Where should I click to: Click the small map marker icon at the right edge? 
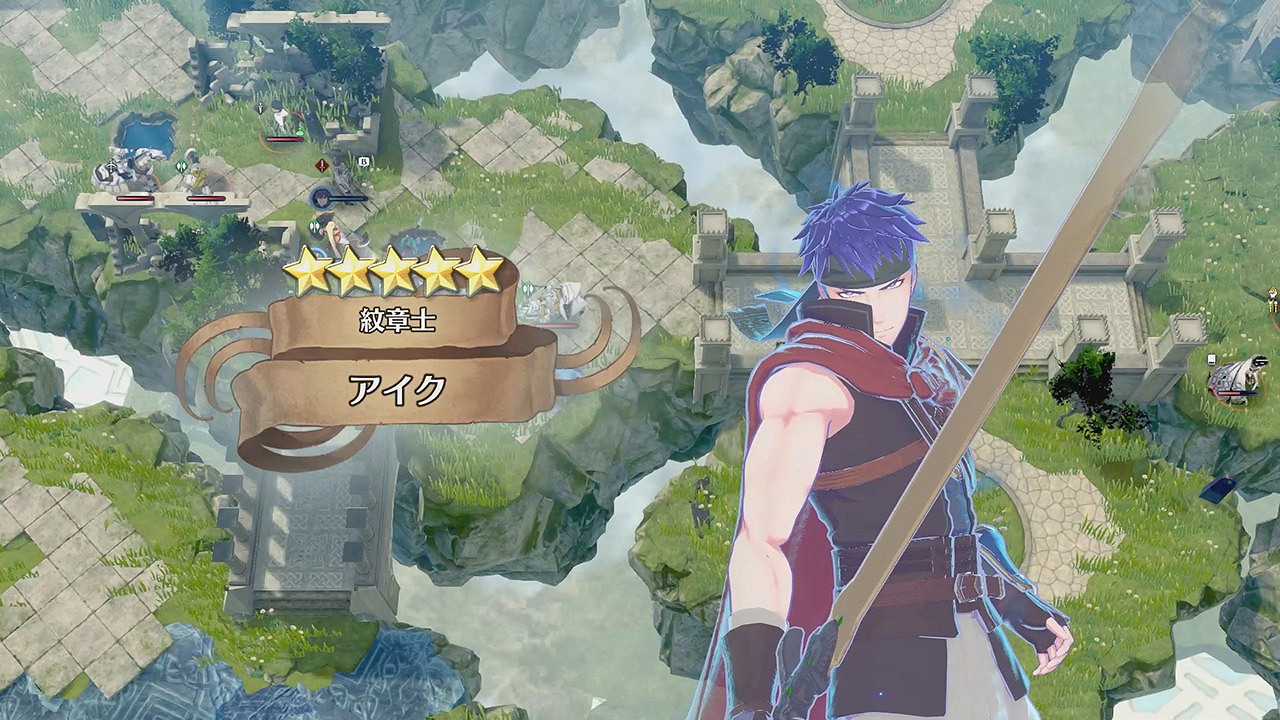tap(1212, 360)
